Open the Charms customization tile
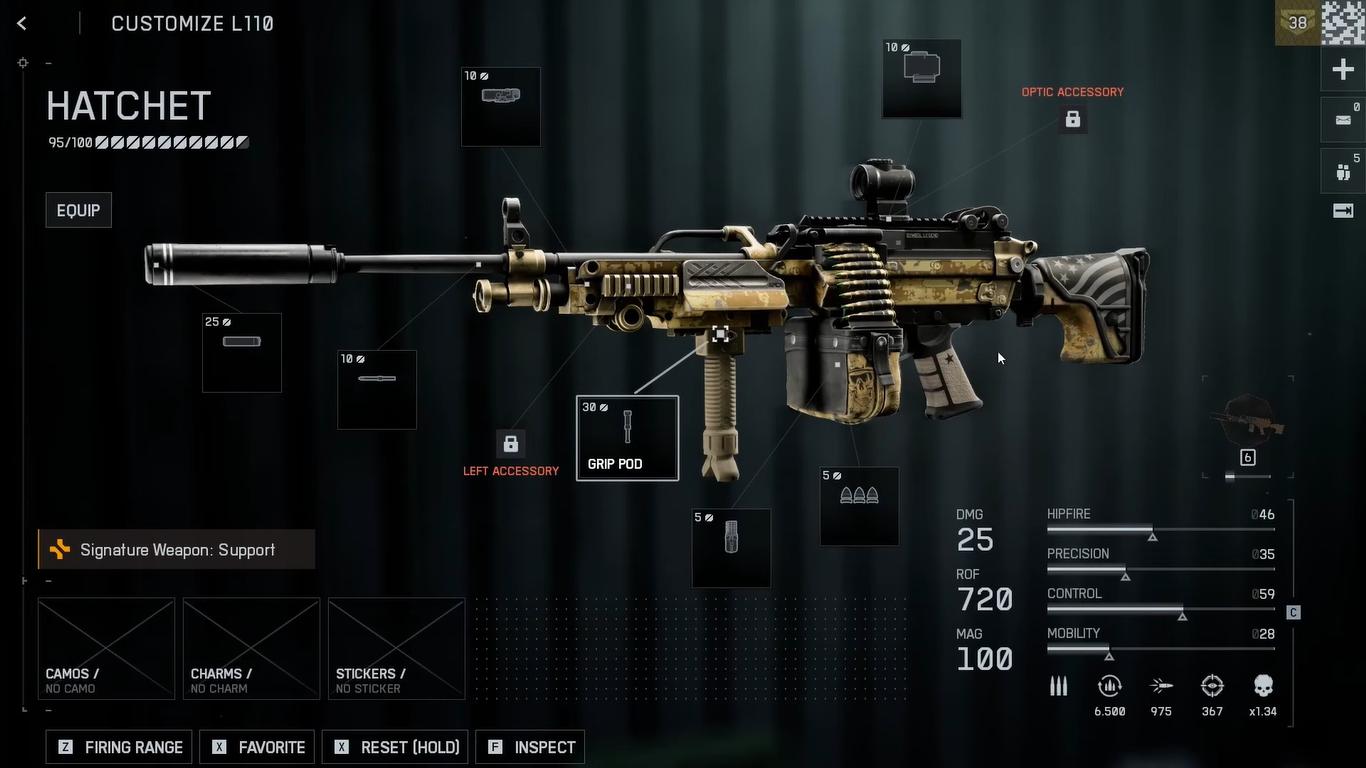This screenshot has height=768, width=1366. [x=251, y=648]
